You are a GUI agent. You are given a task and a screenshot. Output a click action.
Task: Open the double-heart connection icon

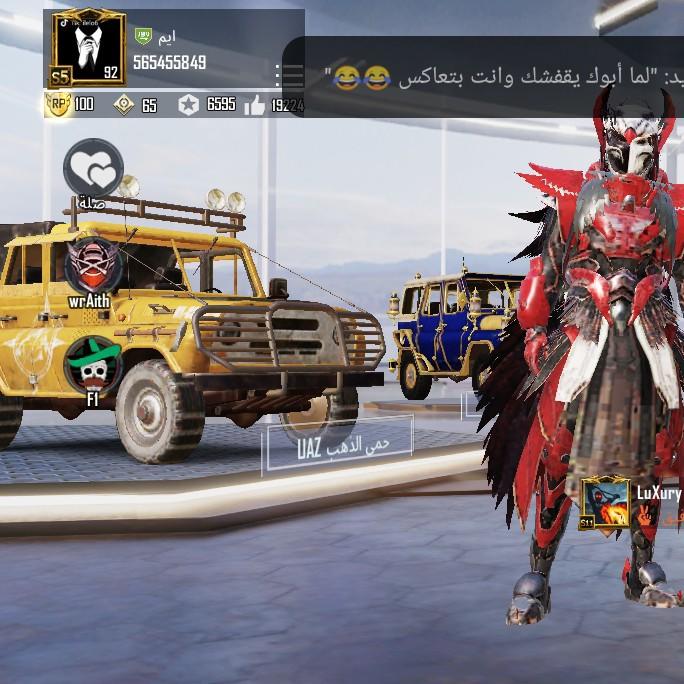pyautogui.click(x=93, y=168)
